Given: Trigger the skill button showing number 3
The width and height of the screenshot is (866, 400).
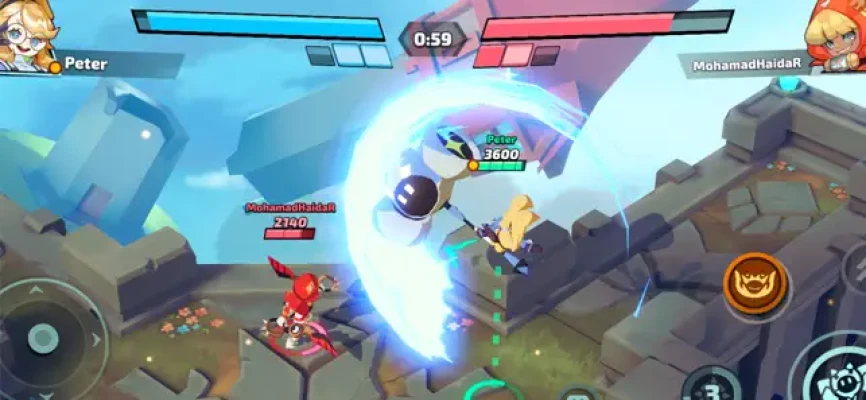Looking at the screenshot, I should click(x=711, y=385).
